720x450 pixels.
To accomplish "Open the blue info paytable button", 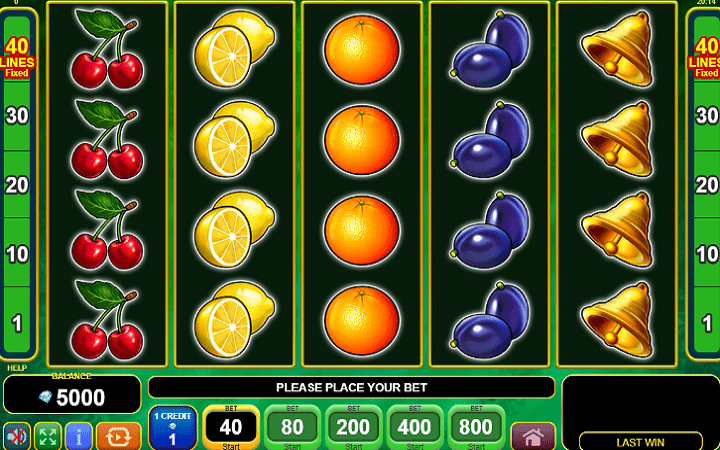I will (x=79, y=436).
